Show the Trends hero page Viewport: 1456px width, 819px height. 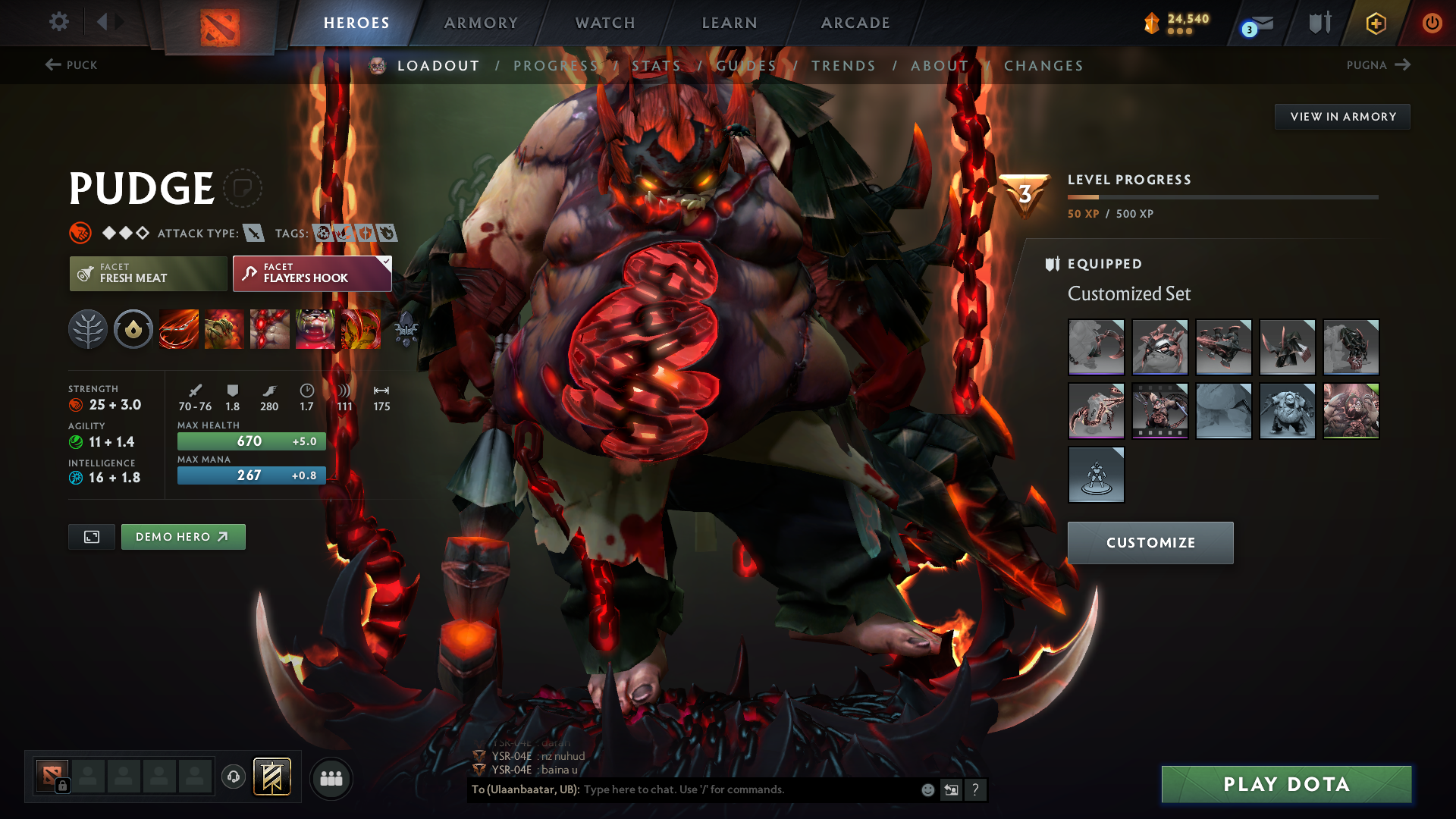click(843, 66)
